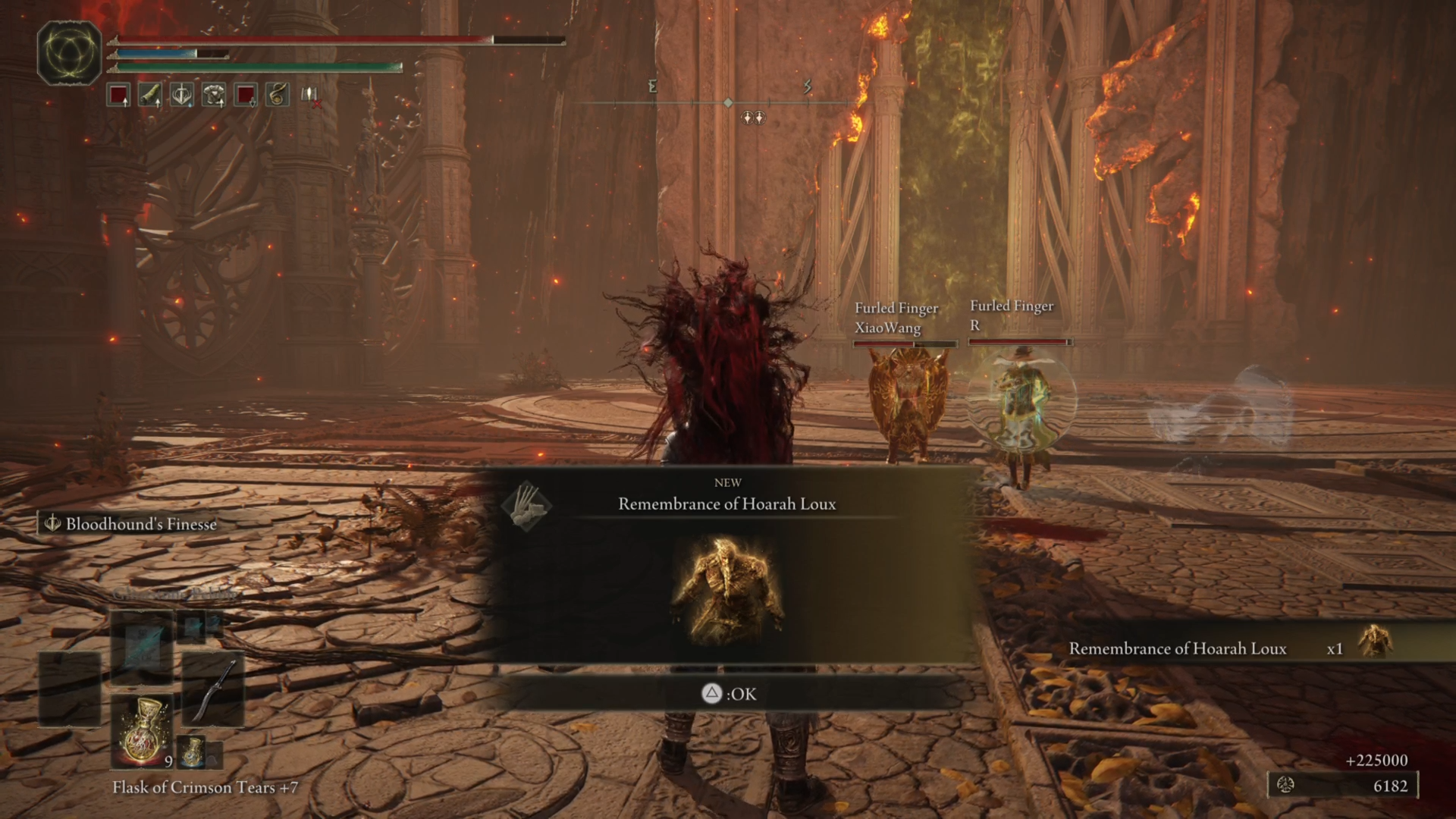Click the attack-power-up red square buff icon

tap(118, 95)
